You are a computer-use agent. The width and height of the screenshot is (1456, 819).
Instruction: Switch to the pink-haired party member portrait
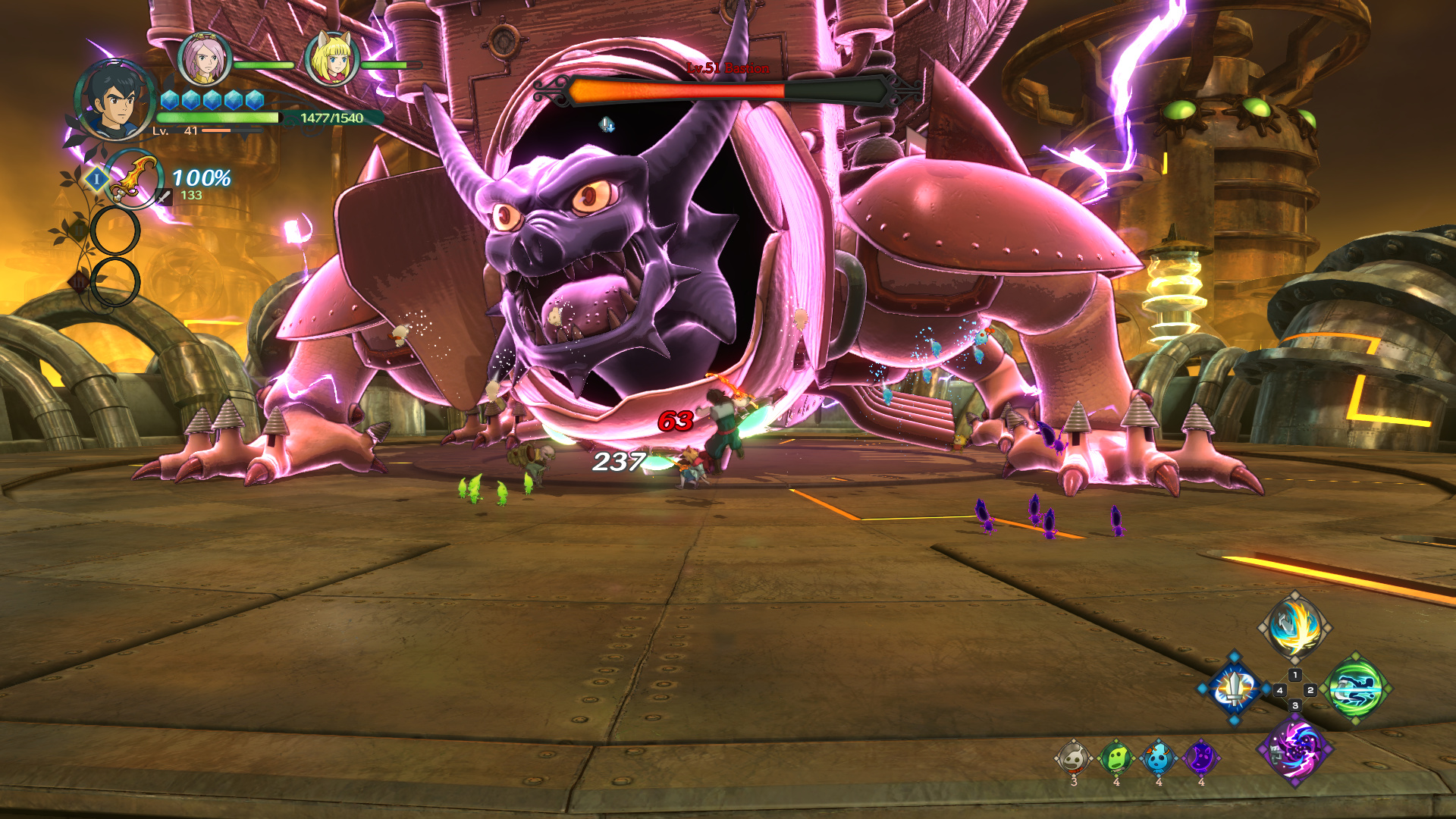[205, 59]
